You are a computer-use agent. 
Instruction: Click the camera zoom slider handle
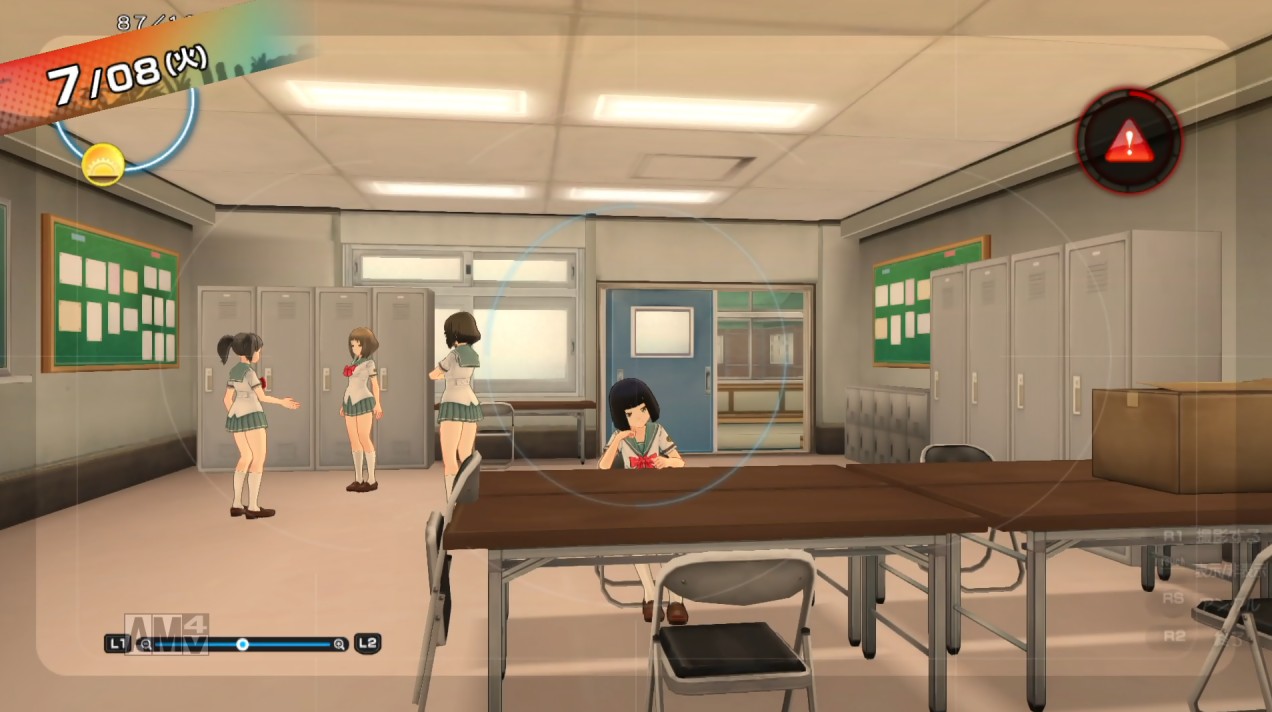[x=242, y=644]
